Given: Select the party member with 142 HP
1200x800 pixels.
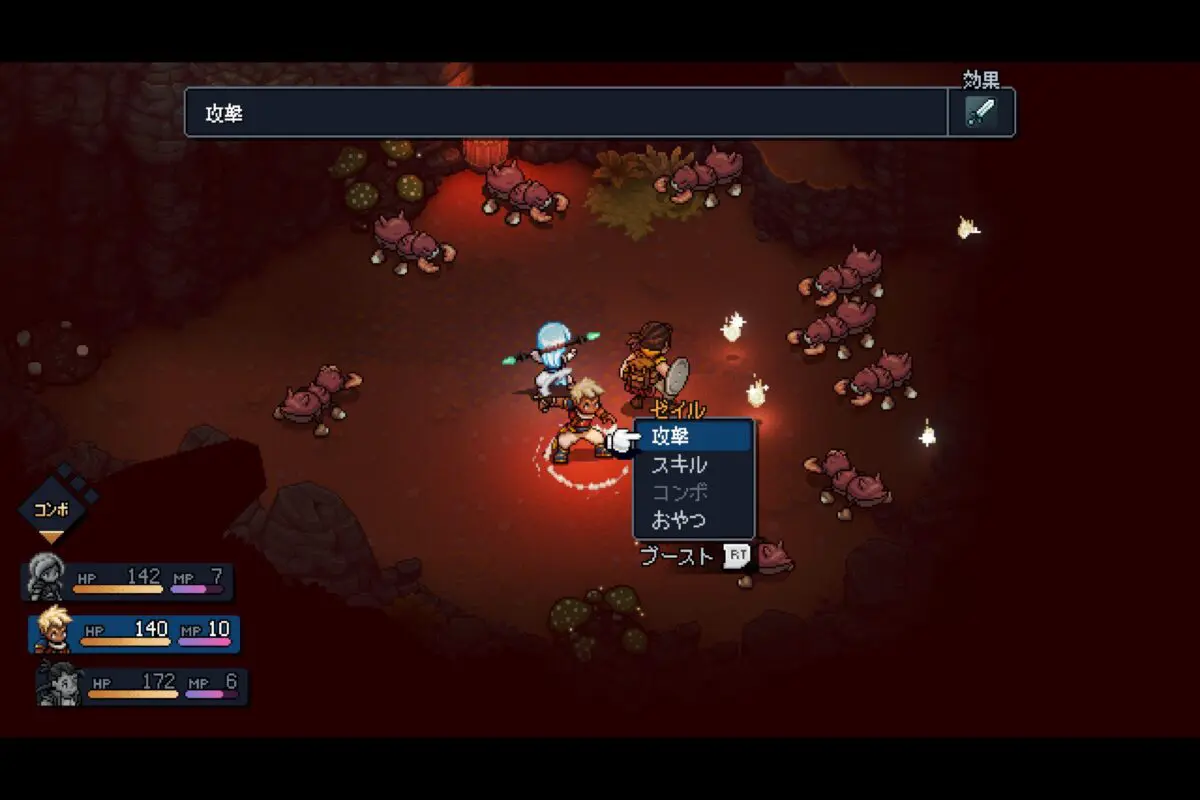Looking at the screenshot, I should [x=128, y=581].
